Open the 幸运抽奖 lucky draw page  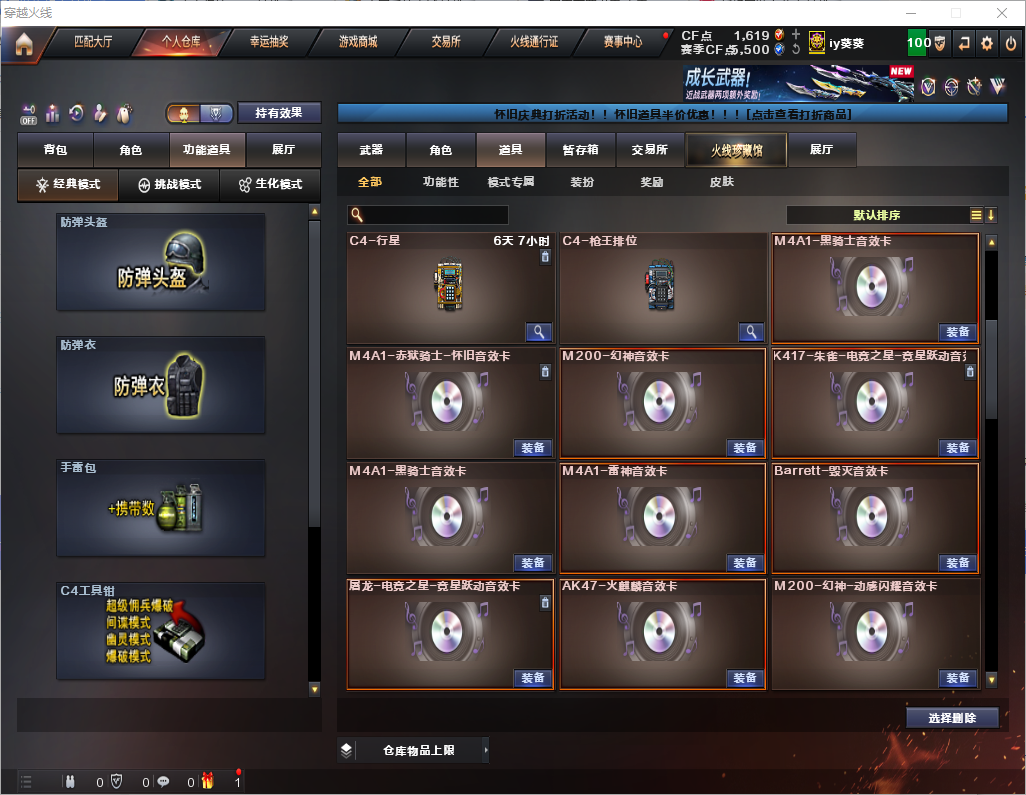268,42
